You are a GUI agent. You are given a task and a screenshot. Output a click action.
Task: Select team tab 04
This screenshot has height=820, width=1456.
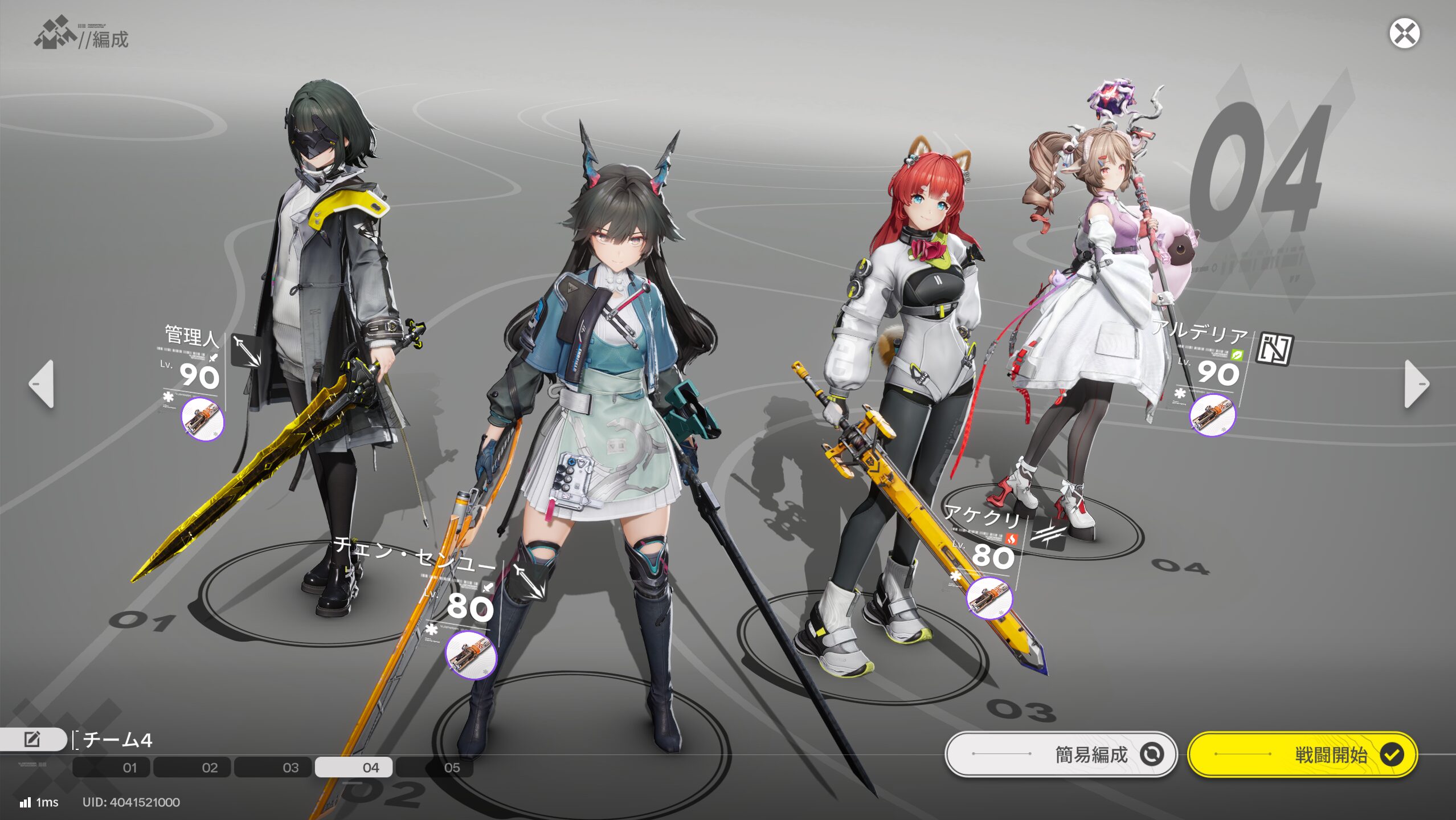[354, 768]
